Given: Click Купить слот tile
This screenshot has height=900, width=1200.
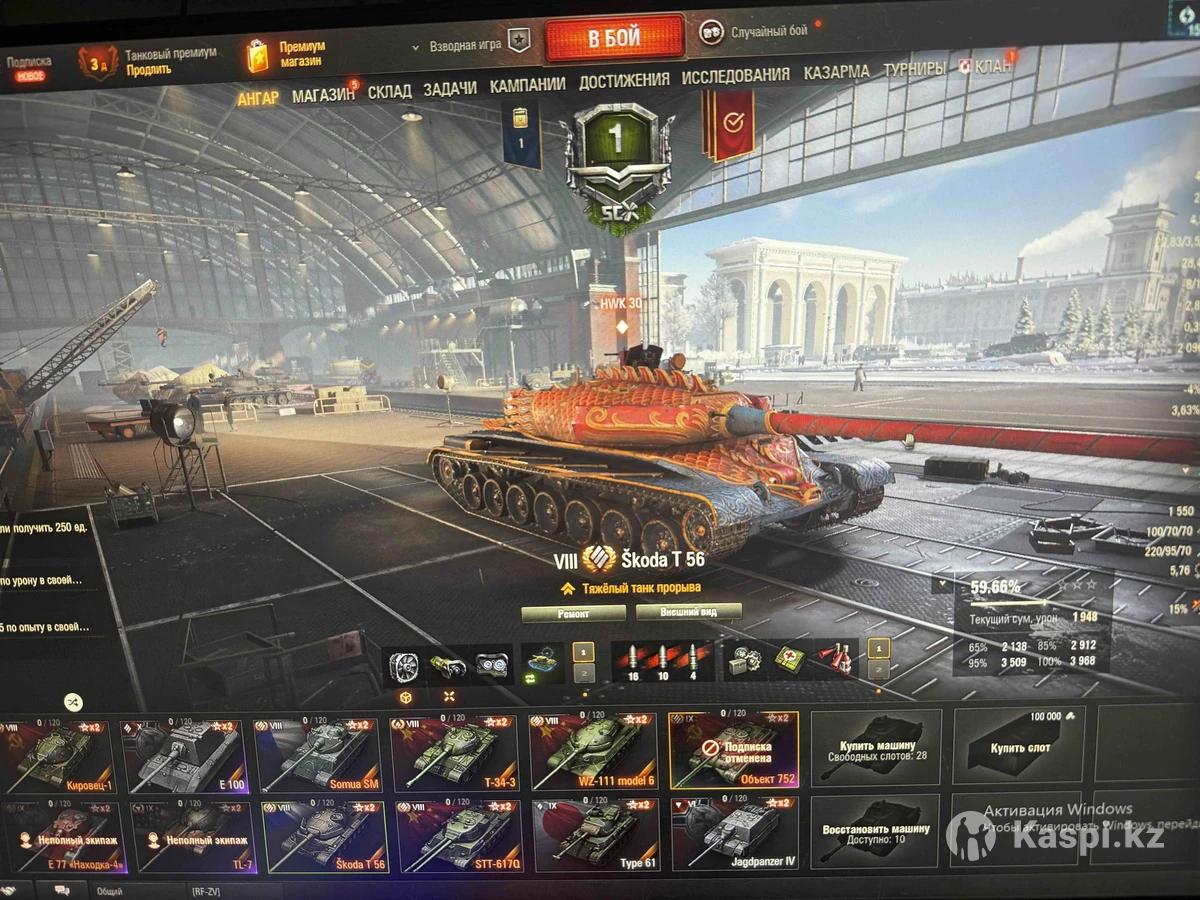Looking at the screenshot, I should [1018, 745].
